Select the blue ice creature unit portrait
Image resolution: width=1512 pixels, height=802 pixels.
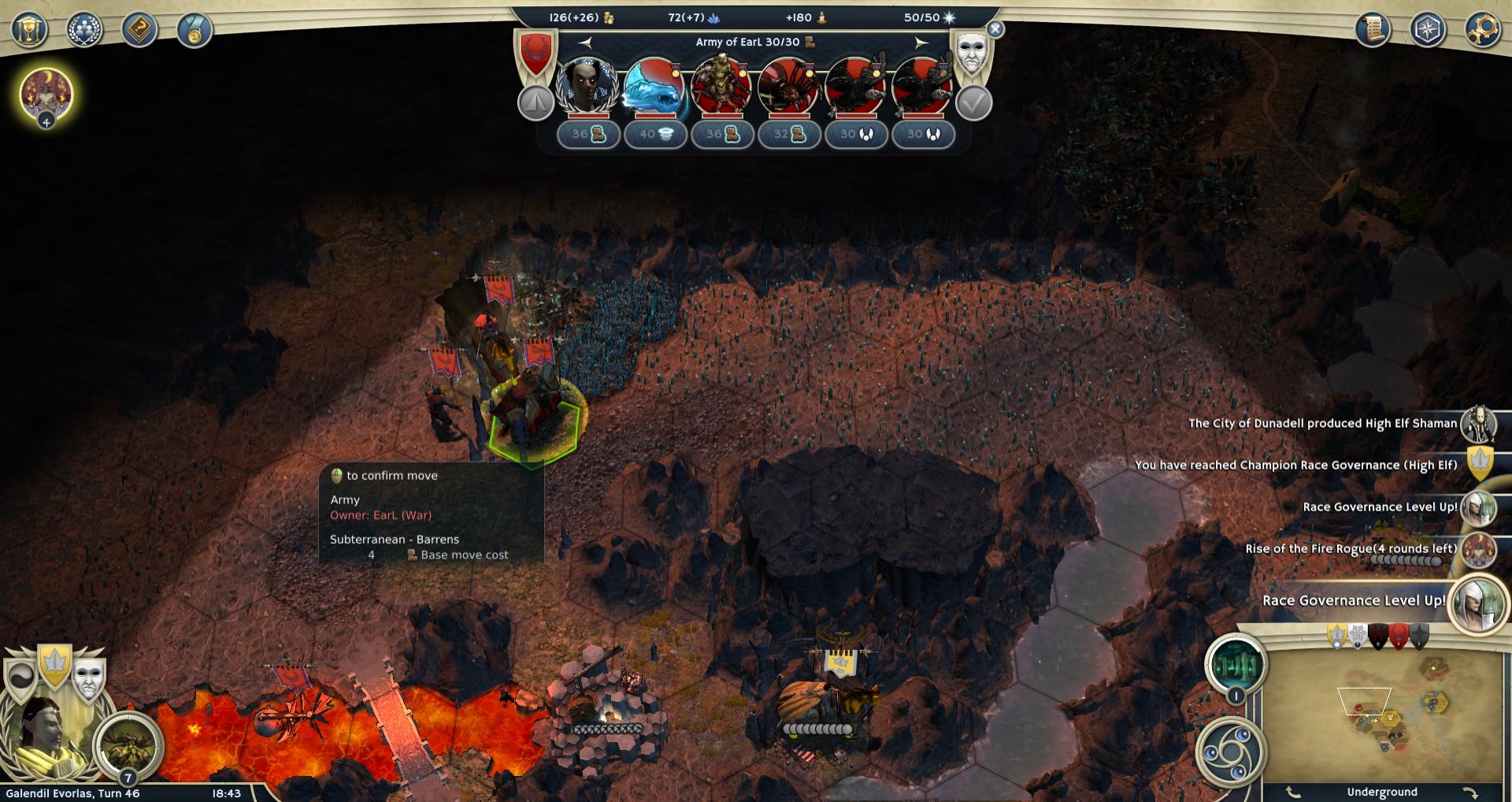tap(654, 86)
